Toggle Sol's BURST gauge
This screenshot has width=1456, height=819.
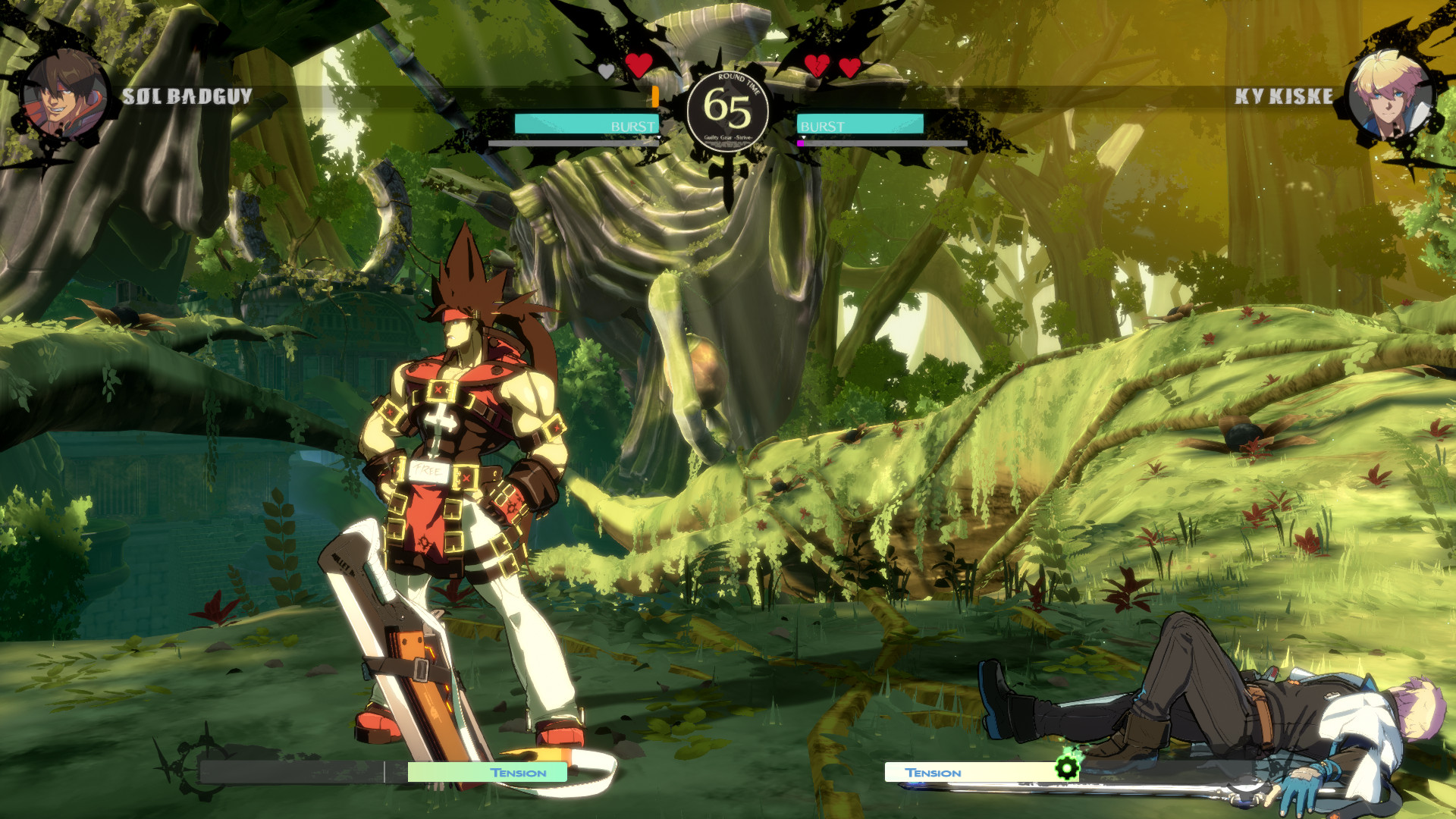(585, 123)
